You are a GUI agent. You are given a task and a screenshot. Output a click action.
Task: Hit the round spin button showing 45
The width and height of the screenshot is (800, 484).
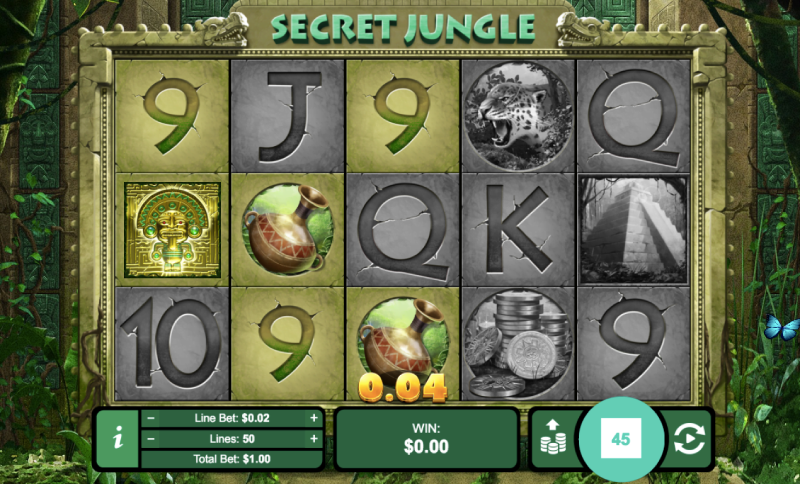[x=620, y=439]
